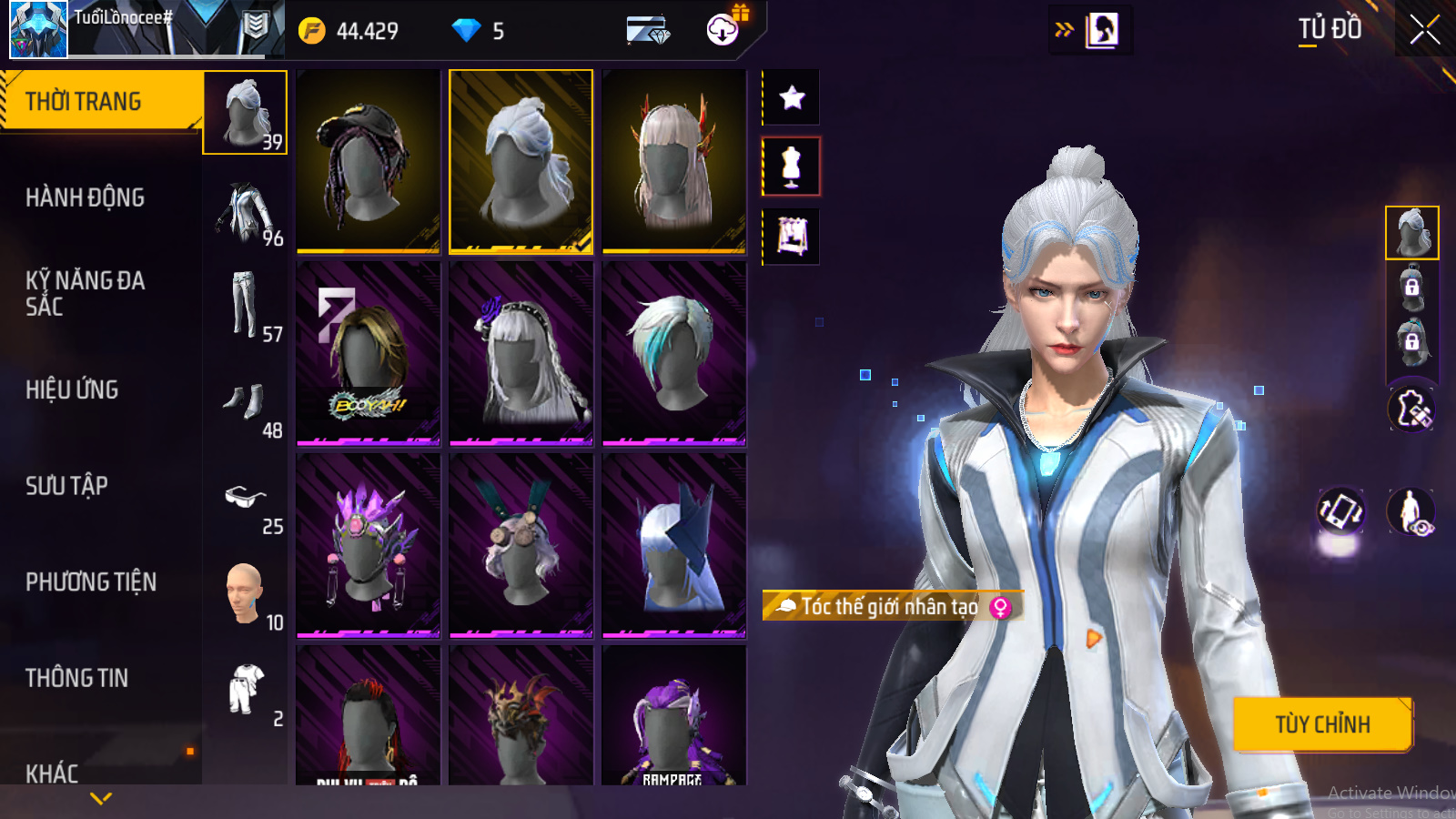Open the THÔNG TIN menu
Screen dimensions: 1456x819
[77, 678]
